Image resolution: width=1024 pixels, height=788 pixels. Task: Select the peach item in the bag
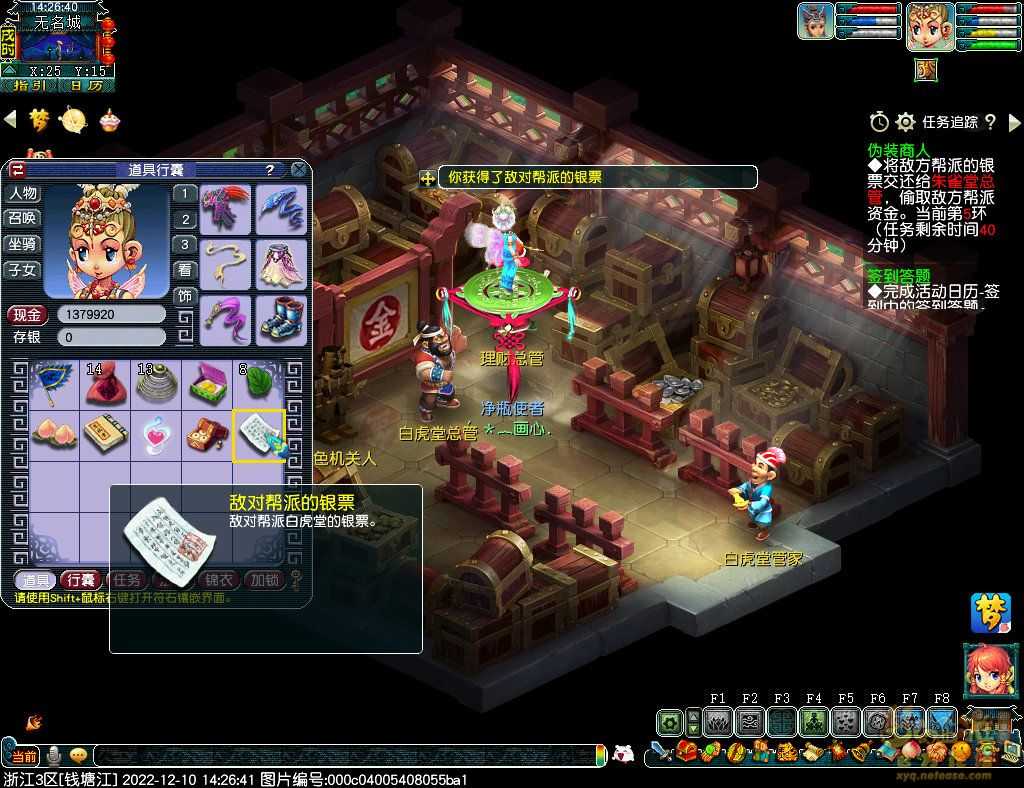click(x=53, y=432)
